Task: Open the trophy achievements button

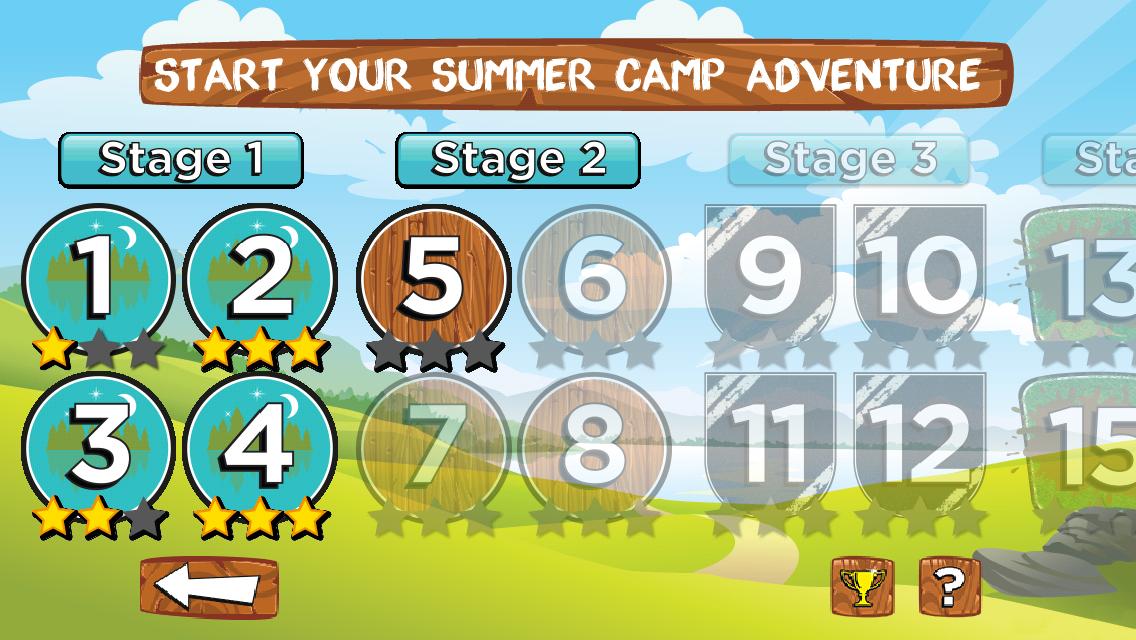Action: click(x=862, y=586)
